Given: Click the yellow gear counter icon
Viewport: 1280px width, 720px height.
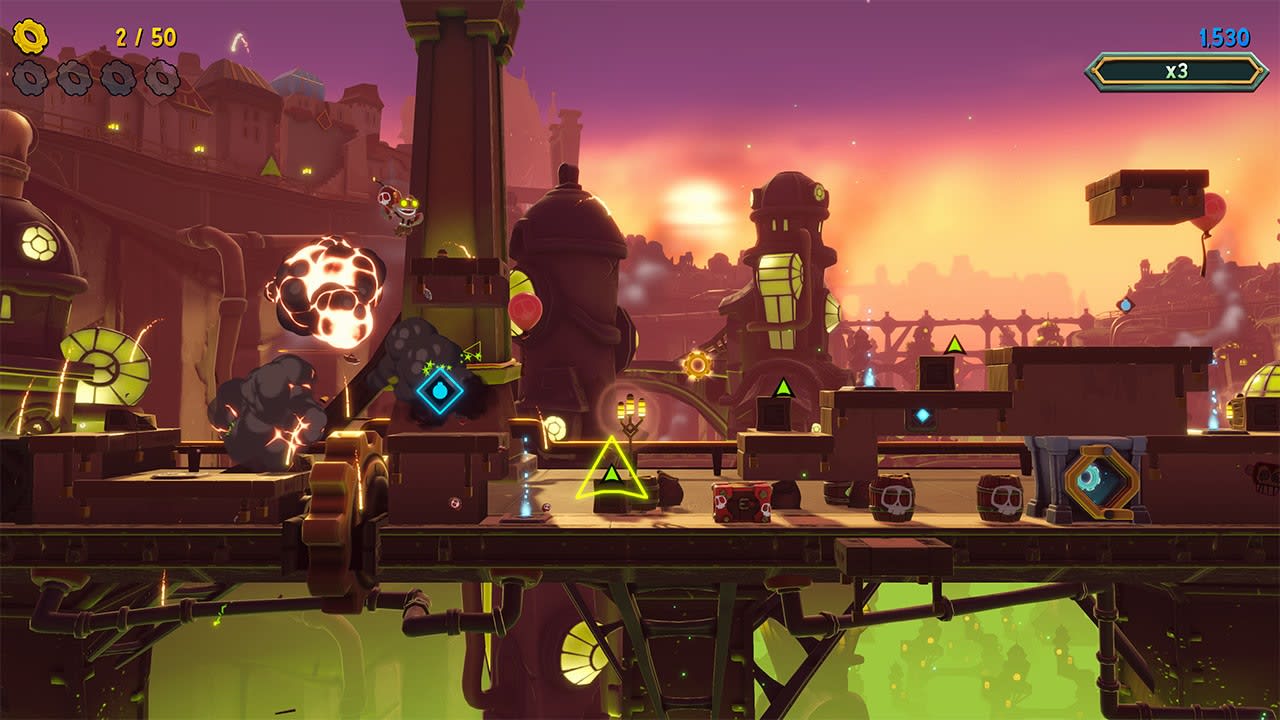Looking at the screenshot, I should [x=30, y=37].
